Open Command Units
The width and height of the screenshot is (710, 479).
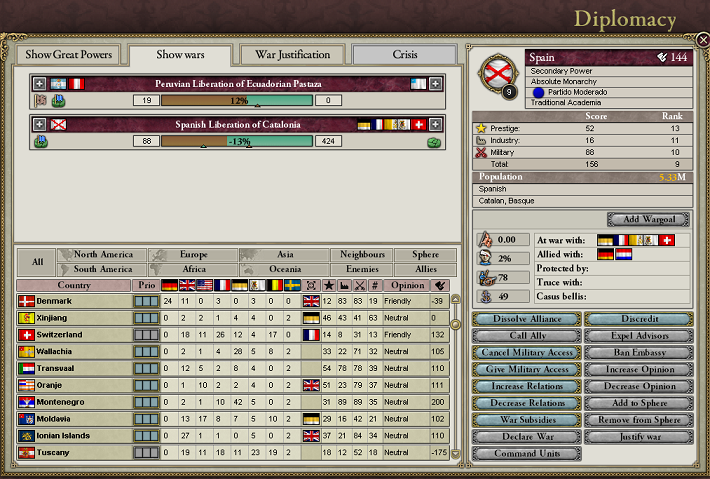click(x=525, y=454)
